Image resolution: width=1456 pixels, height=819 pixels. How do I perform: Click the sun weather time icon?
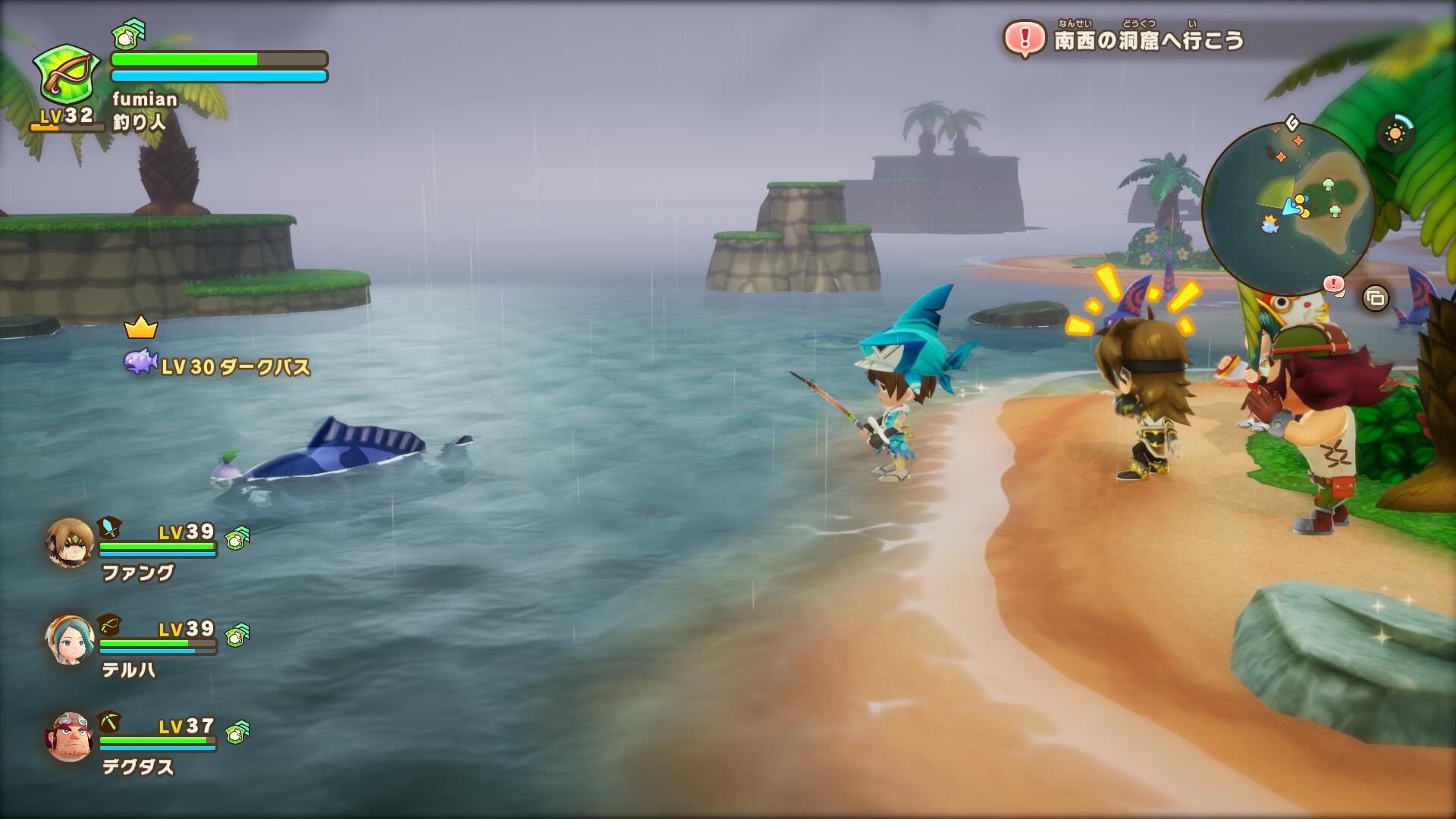point(1395,134)
